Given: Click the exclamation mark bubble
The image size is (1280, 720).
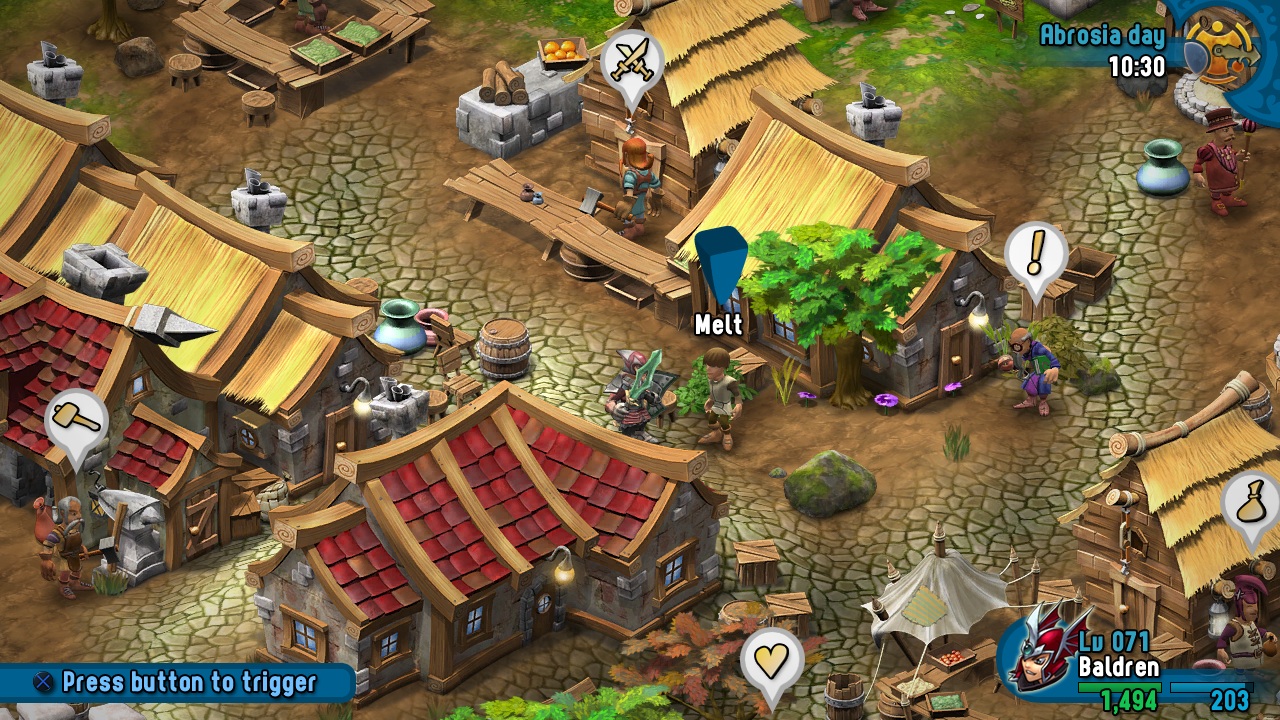Looking at the screenshot, I should tap(1035, 250).
